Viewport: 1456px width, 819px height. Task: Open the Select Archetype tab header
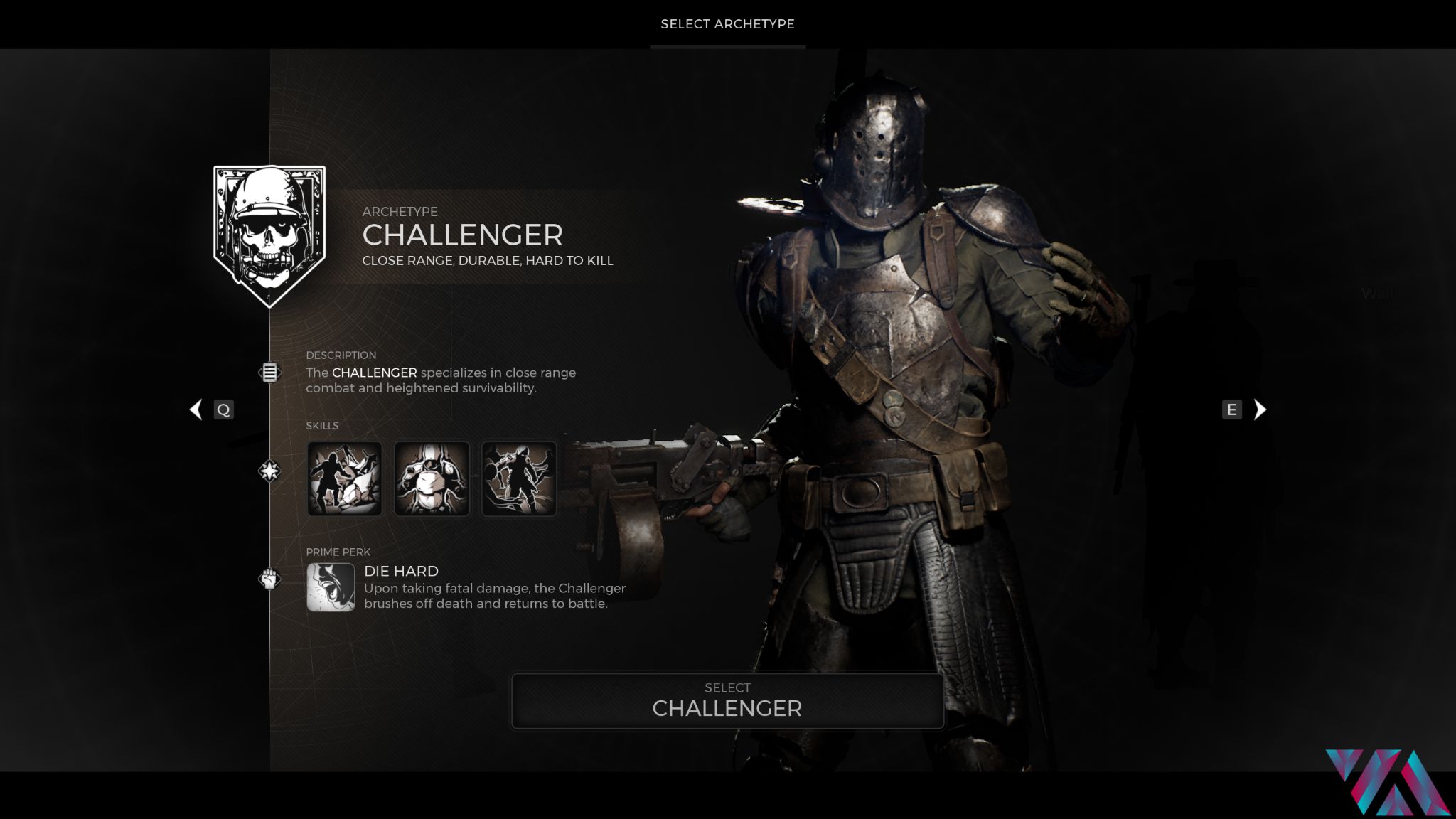[727, 24]
